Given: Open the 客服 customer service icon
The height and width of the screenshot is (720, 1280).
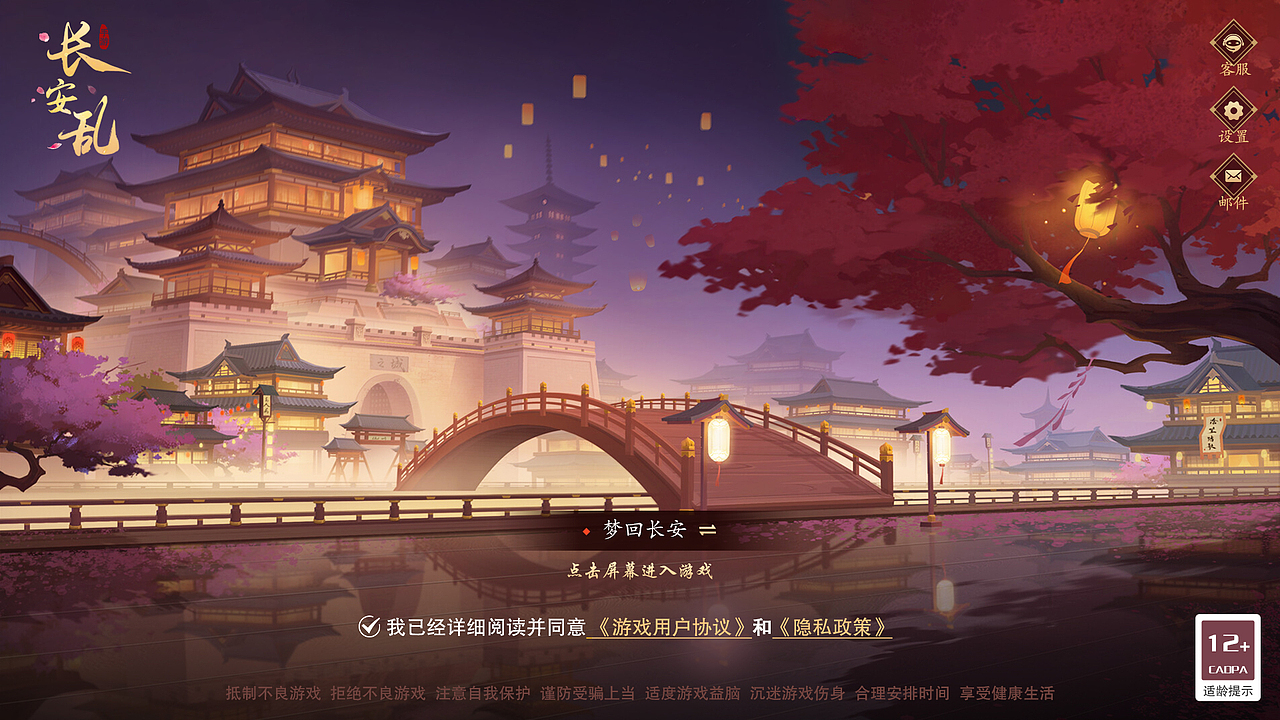Looking at the screenshot, I should 1233,45.
